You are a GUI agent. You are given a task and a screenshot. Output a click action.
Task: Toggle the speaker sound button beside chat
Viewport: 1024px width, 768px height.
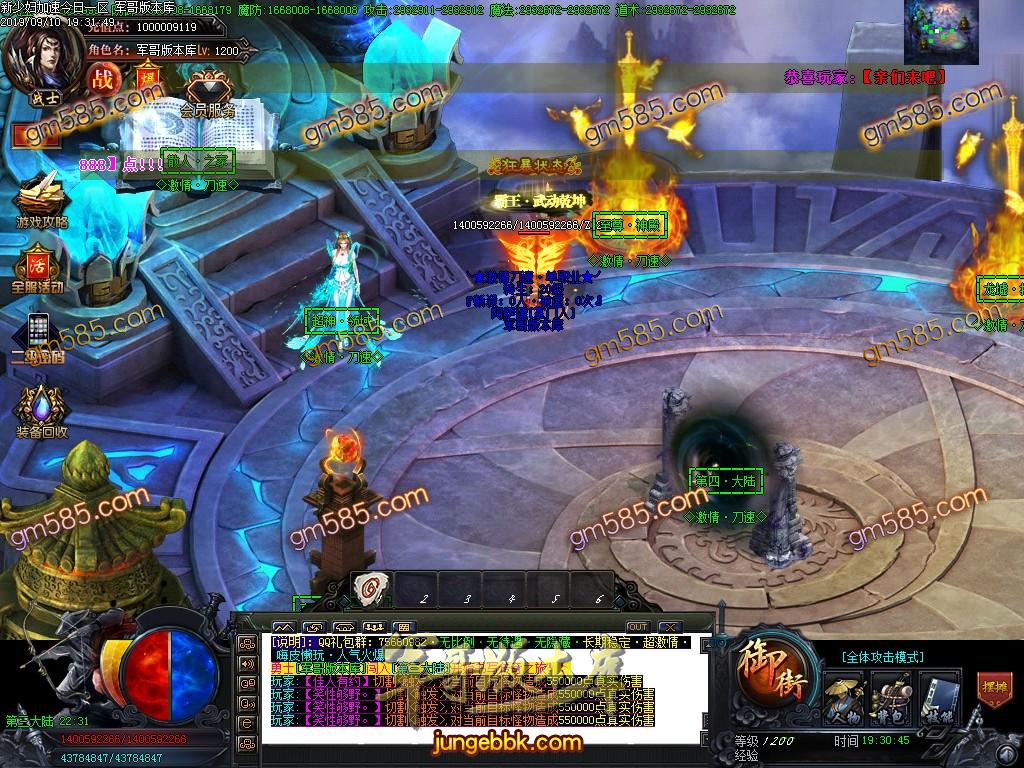click(246, 663)
